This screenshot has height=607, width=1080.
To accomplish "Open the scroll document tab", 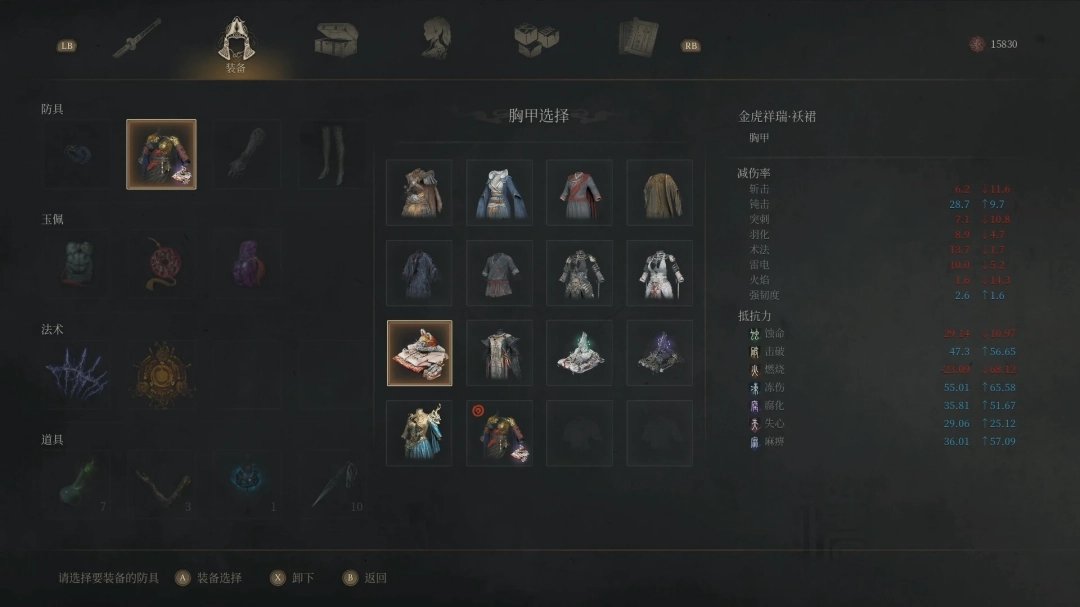I will [636, 39].
